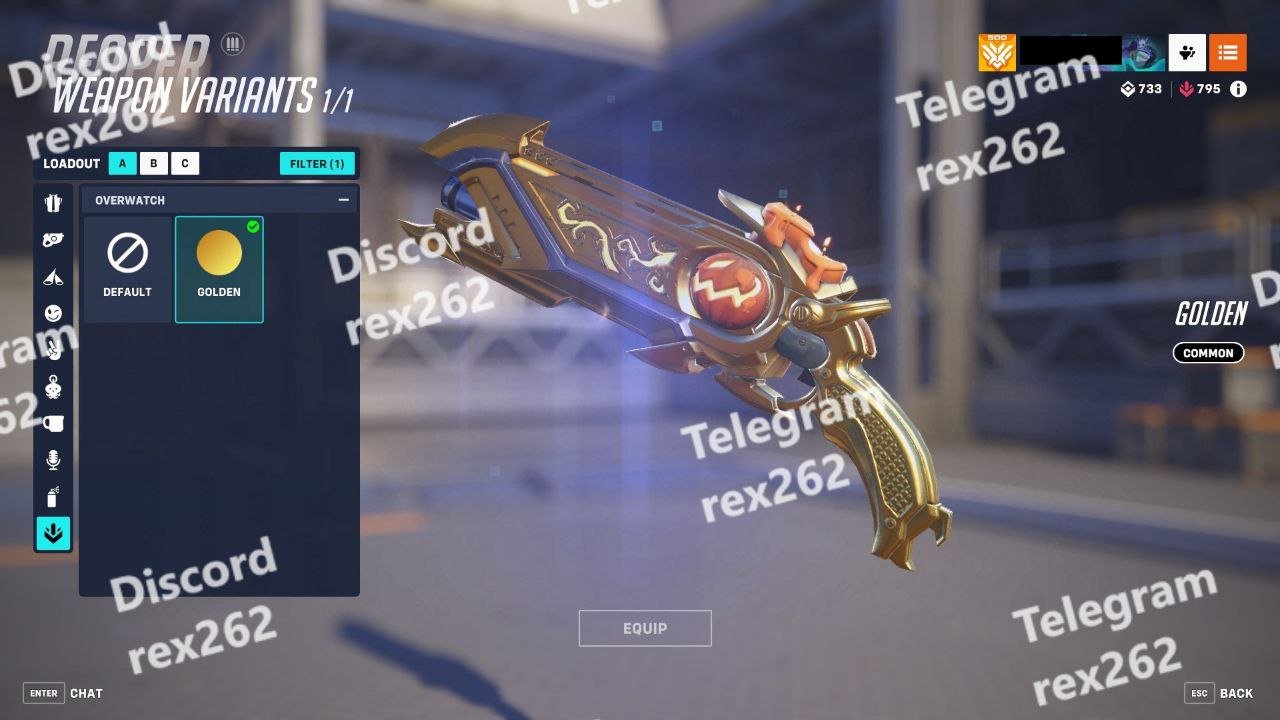
Task: Open the weapon charms category
Action: [54, 240]
